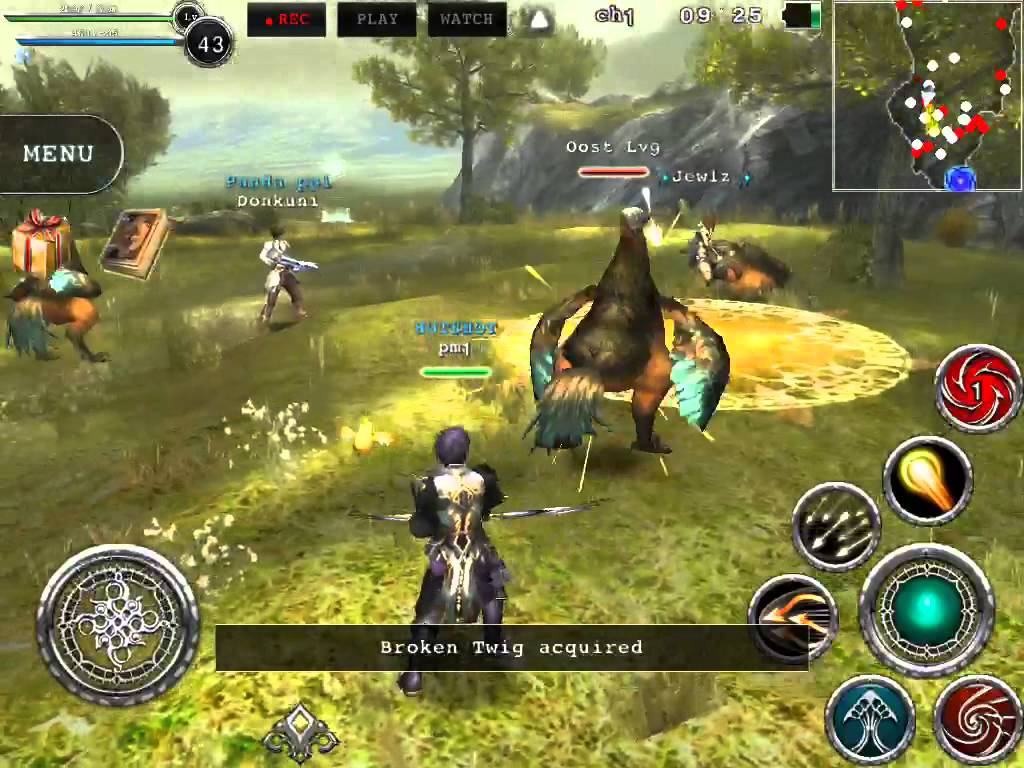Tap the ornate virtual joystick pad
The width and height of the screenshot is (1024, 768).
pyautogui.click(x=118, y=625)
